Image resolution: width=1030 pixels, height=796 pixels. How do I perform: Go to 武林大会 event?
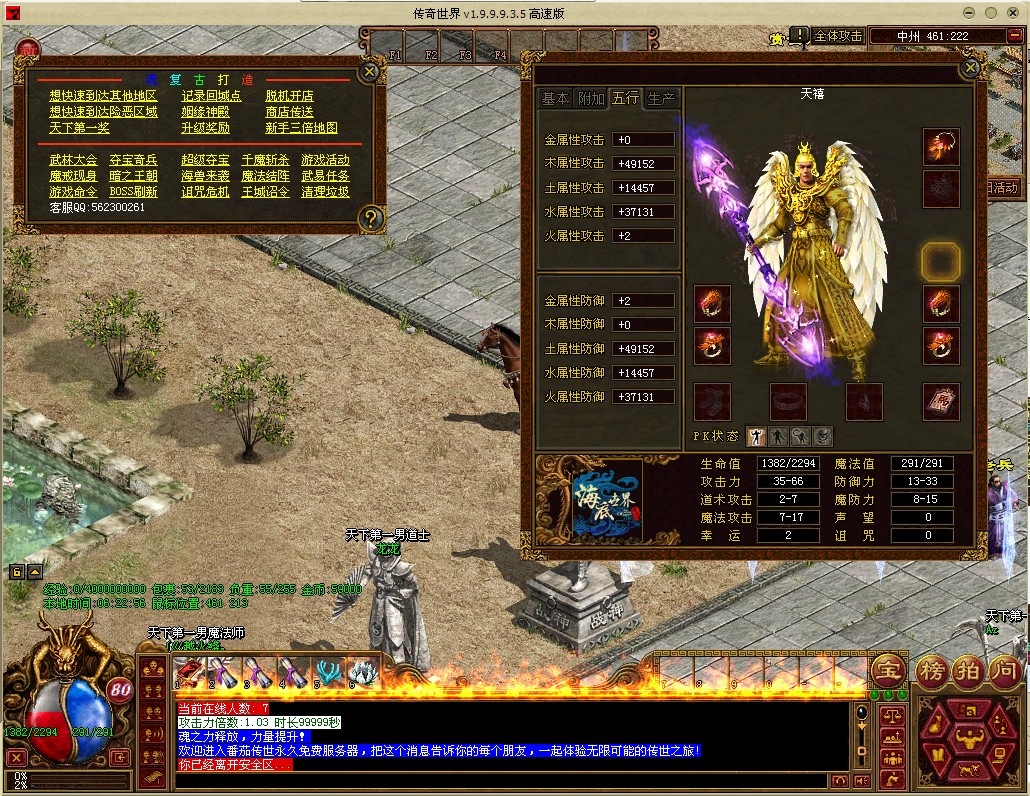coord(73,160)
